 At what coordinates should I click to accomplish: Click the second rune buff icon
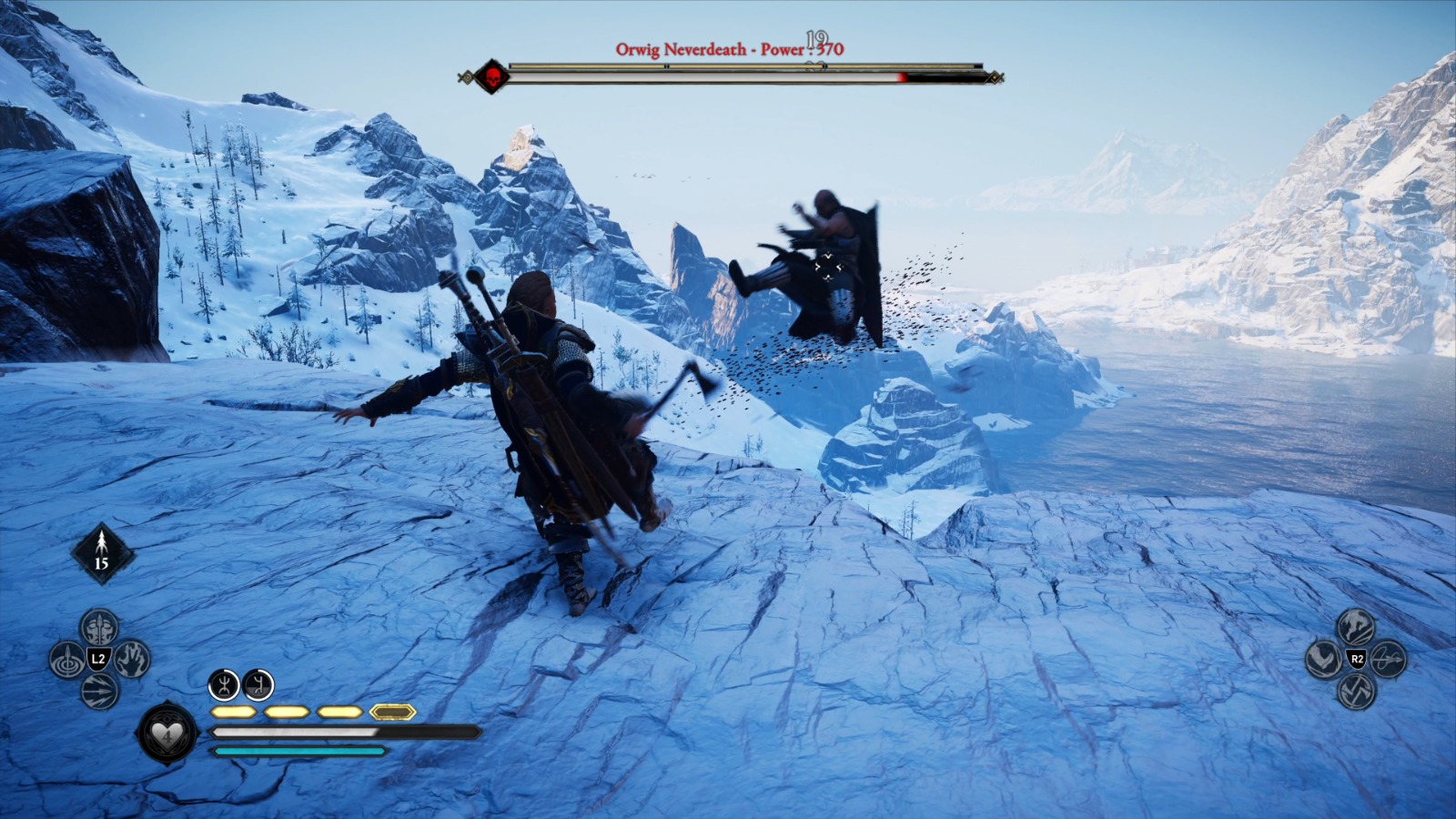[x=258, y=687]
